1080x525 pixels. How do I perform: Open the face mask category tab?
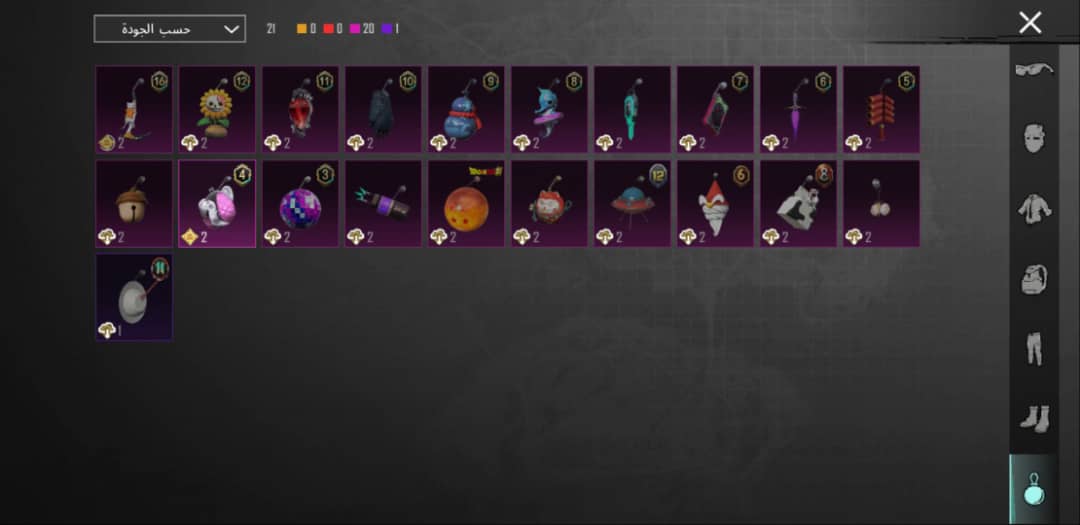pyautogui.click(x=1034, y=139)
